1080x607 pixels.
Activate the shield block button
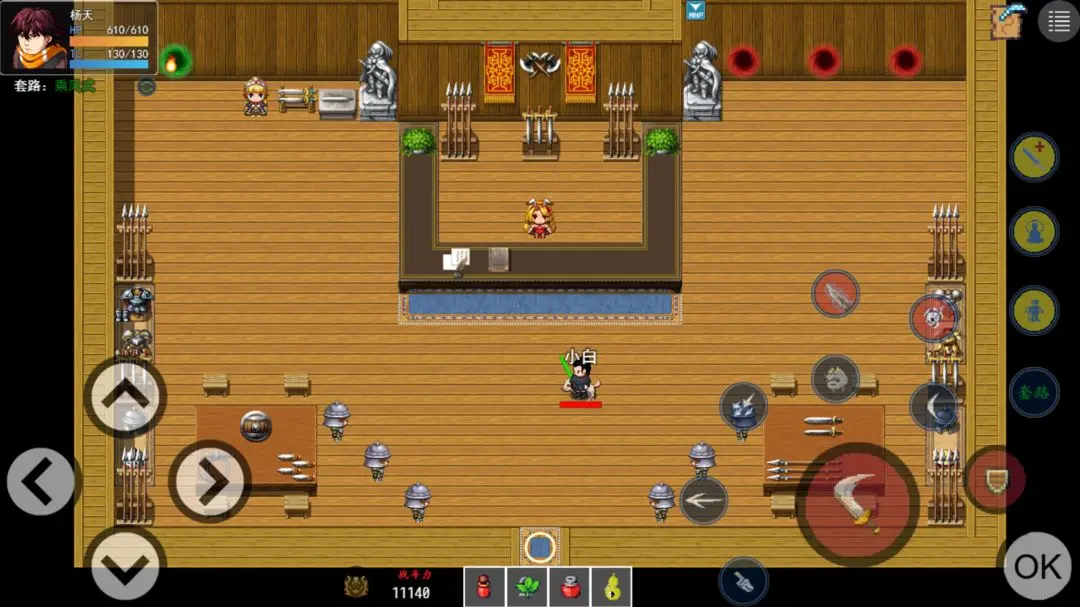point(997,481)
